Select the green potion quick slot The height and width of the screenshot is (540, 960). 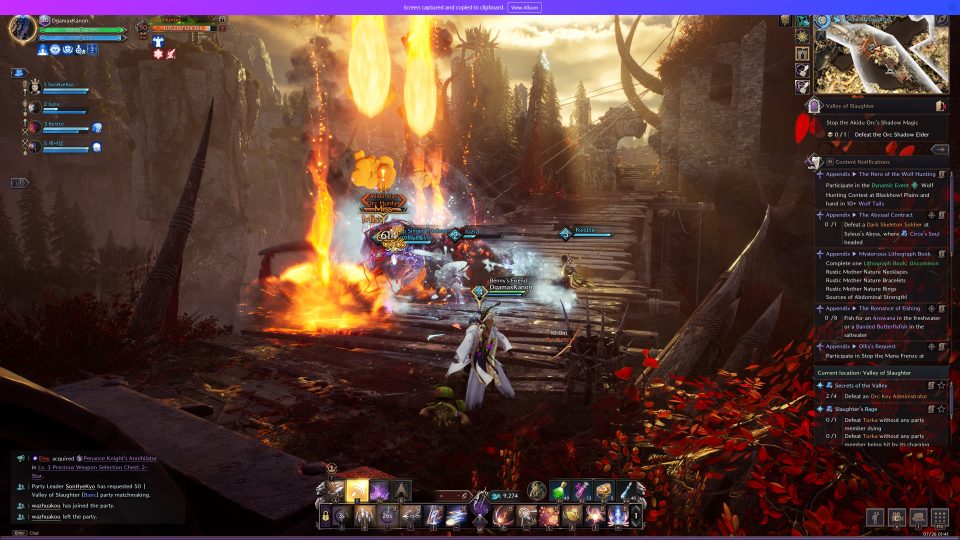560,490
